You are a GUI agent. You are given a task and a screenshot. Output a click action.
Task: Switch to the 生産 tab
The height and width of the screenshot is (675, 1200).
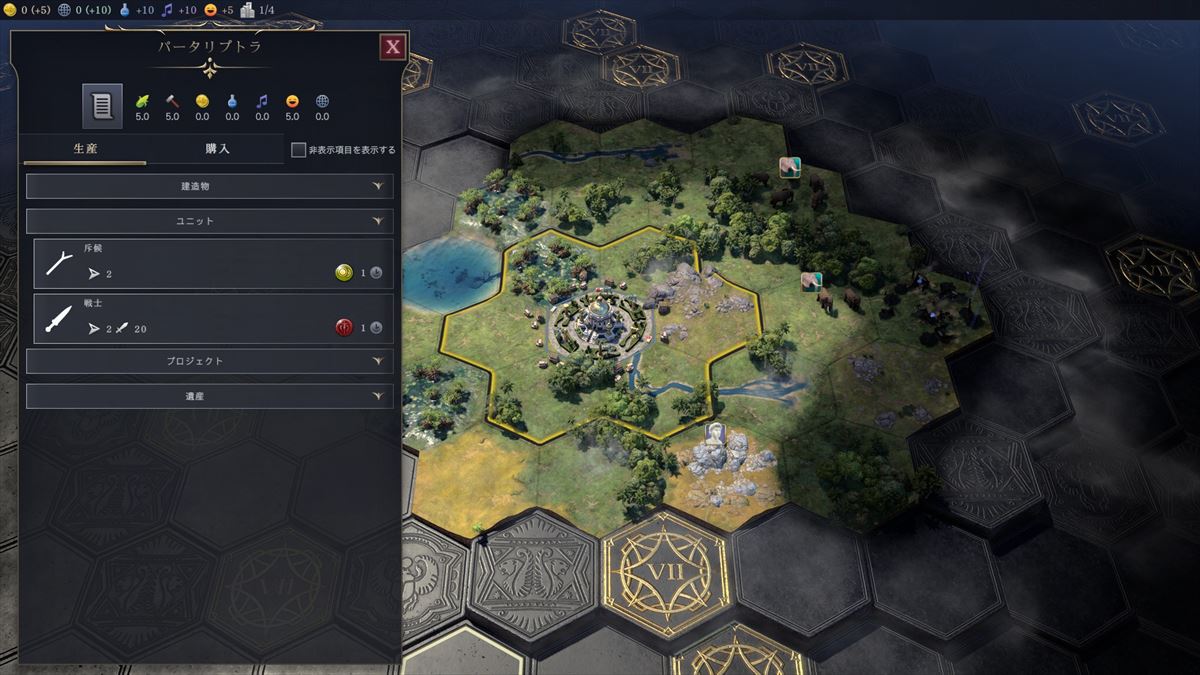[x=84, y=149]
